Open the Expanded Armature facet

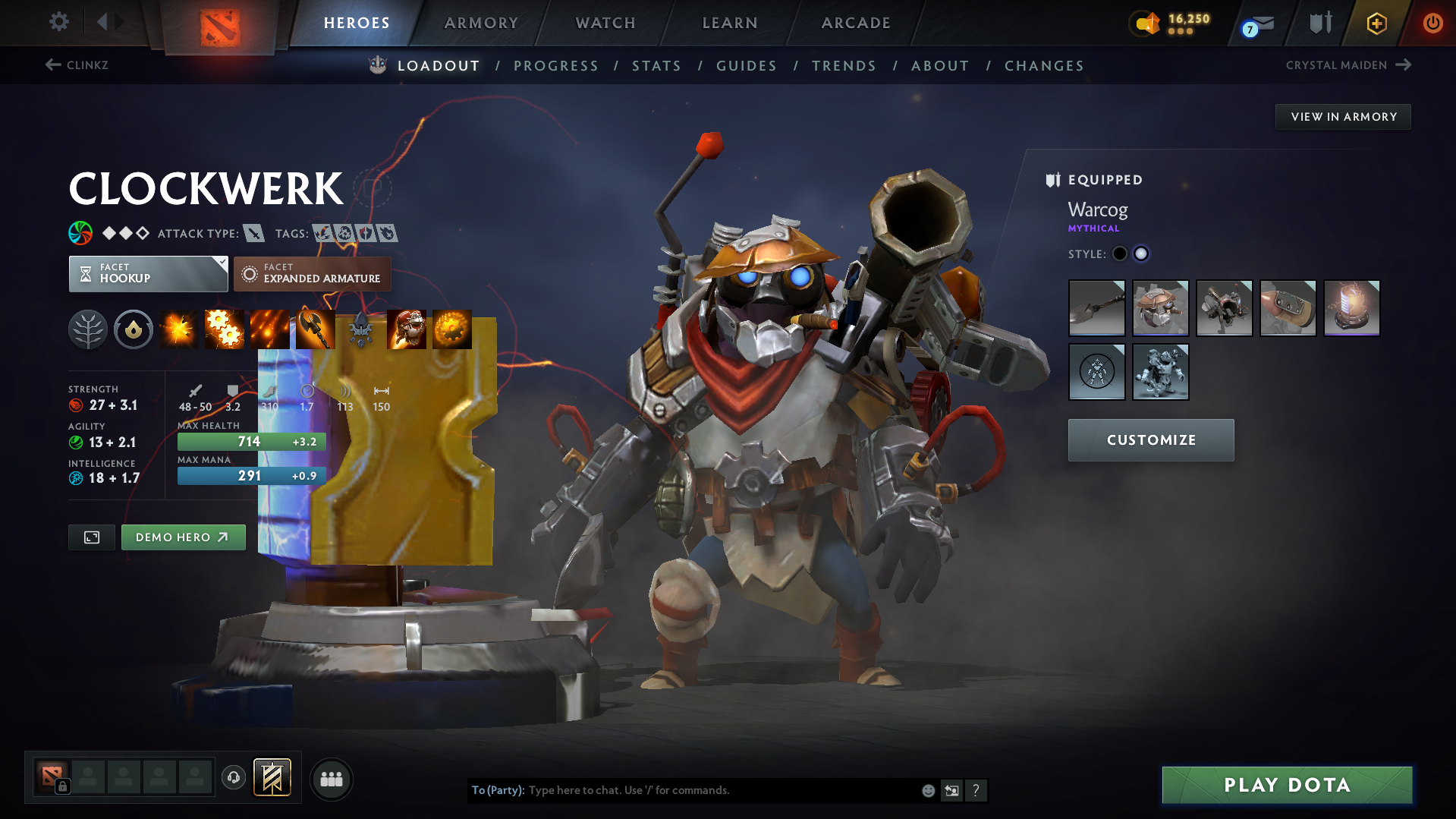(311, 274)
